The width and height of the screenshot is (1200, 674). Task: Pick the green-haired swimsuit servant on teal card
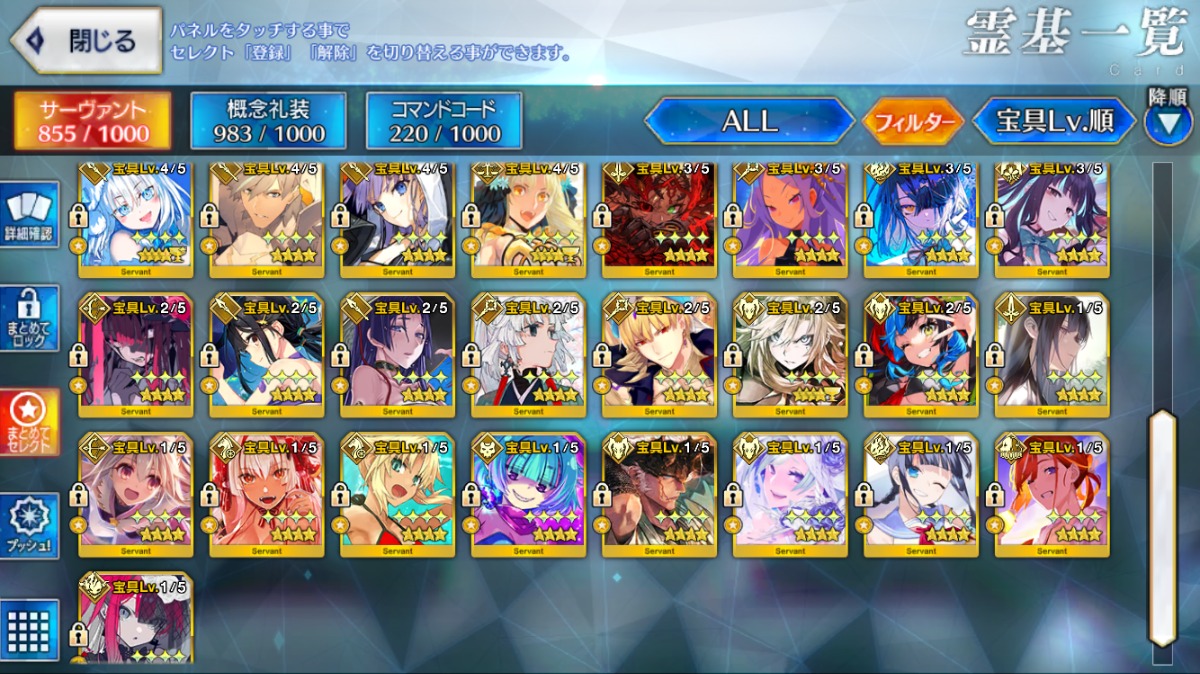click(x=397, y=494)
